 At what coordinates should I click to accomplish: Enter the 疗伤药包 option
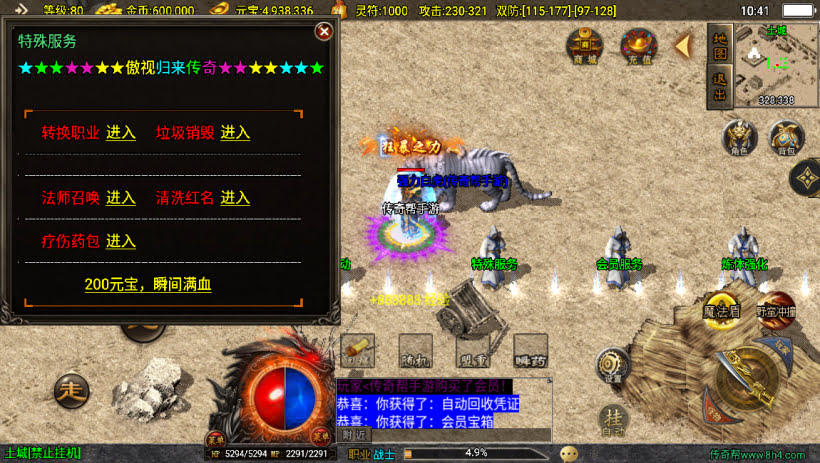121,241
